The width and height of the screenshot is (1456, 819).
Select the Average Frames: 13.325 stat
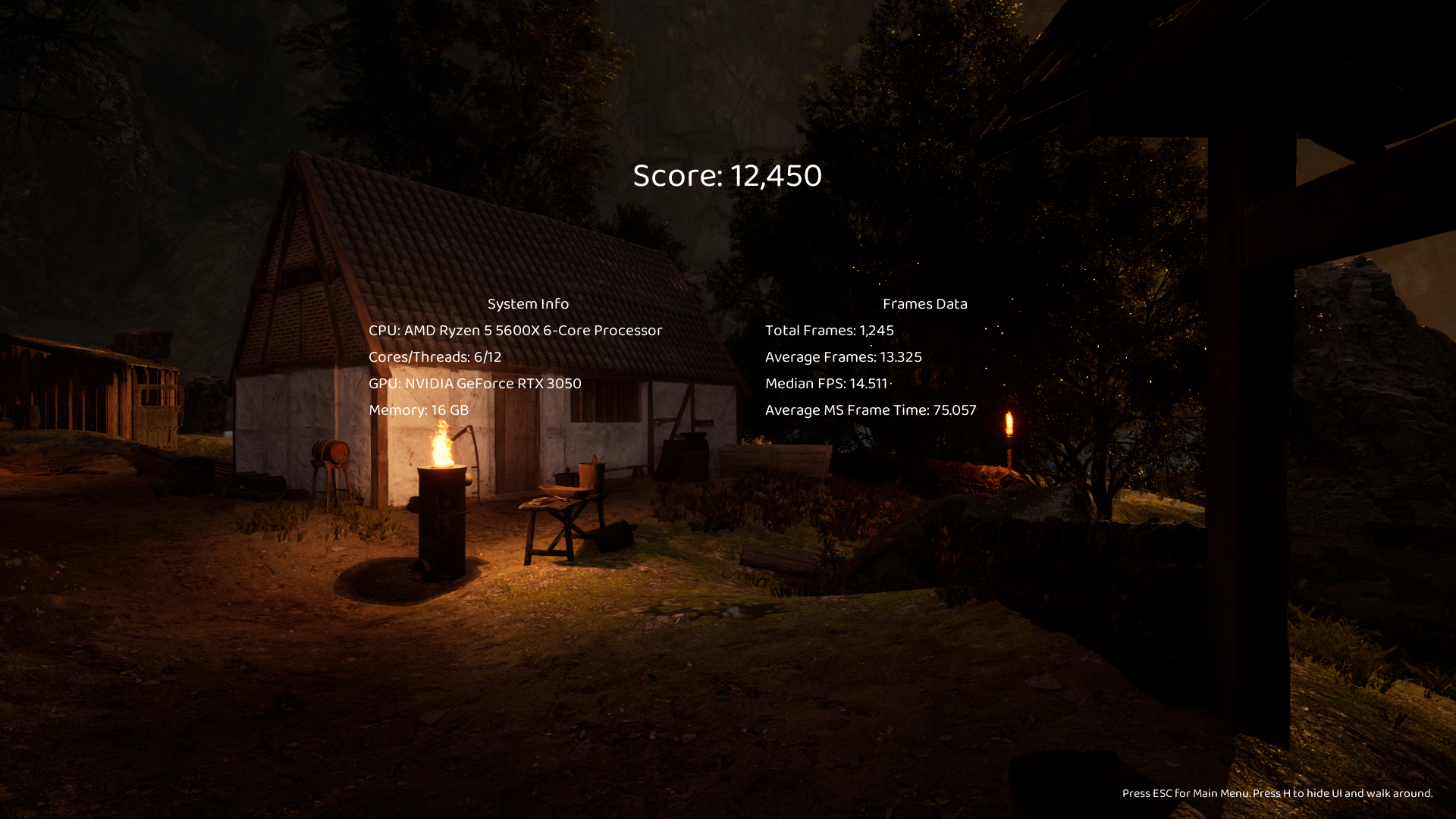[843, 356]
